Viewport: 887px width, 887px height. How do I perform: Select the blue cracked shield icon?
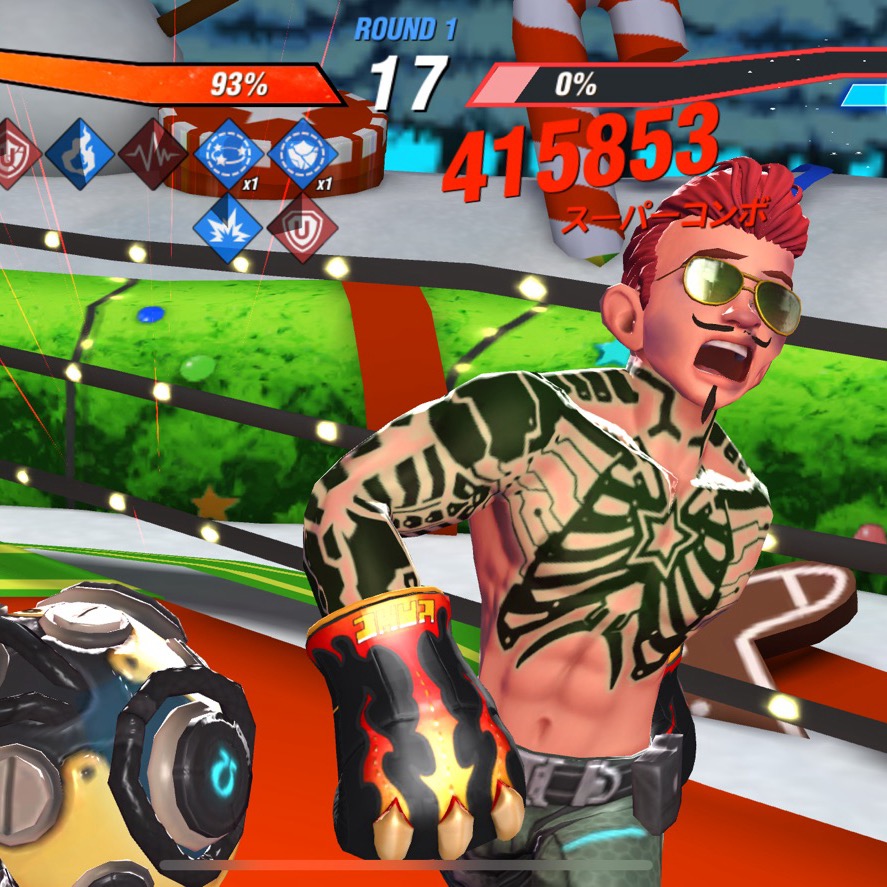tap(303, 154)
